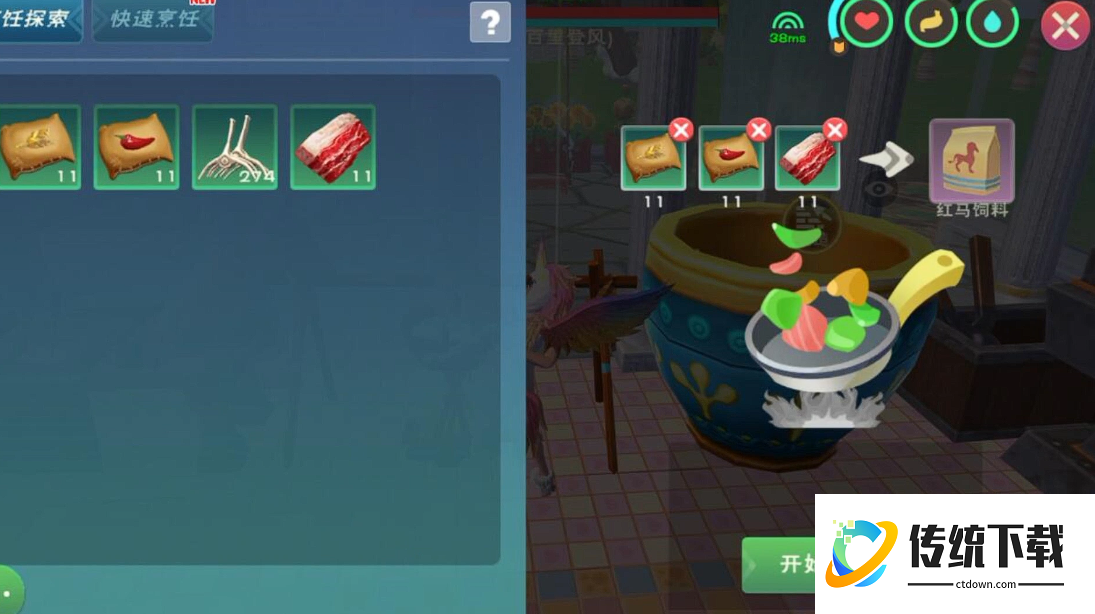The width and height of the screenshot is (1095, 614).
Task: Remove the raw meat from the recipe
Action: [x=835, y=130]
